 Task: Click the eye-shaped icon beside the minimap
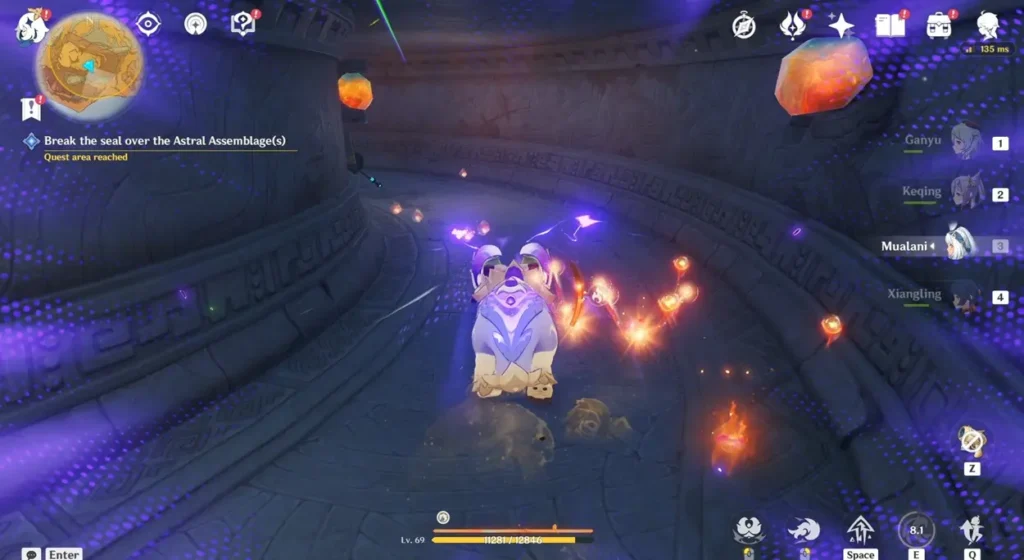coord(148,23)
